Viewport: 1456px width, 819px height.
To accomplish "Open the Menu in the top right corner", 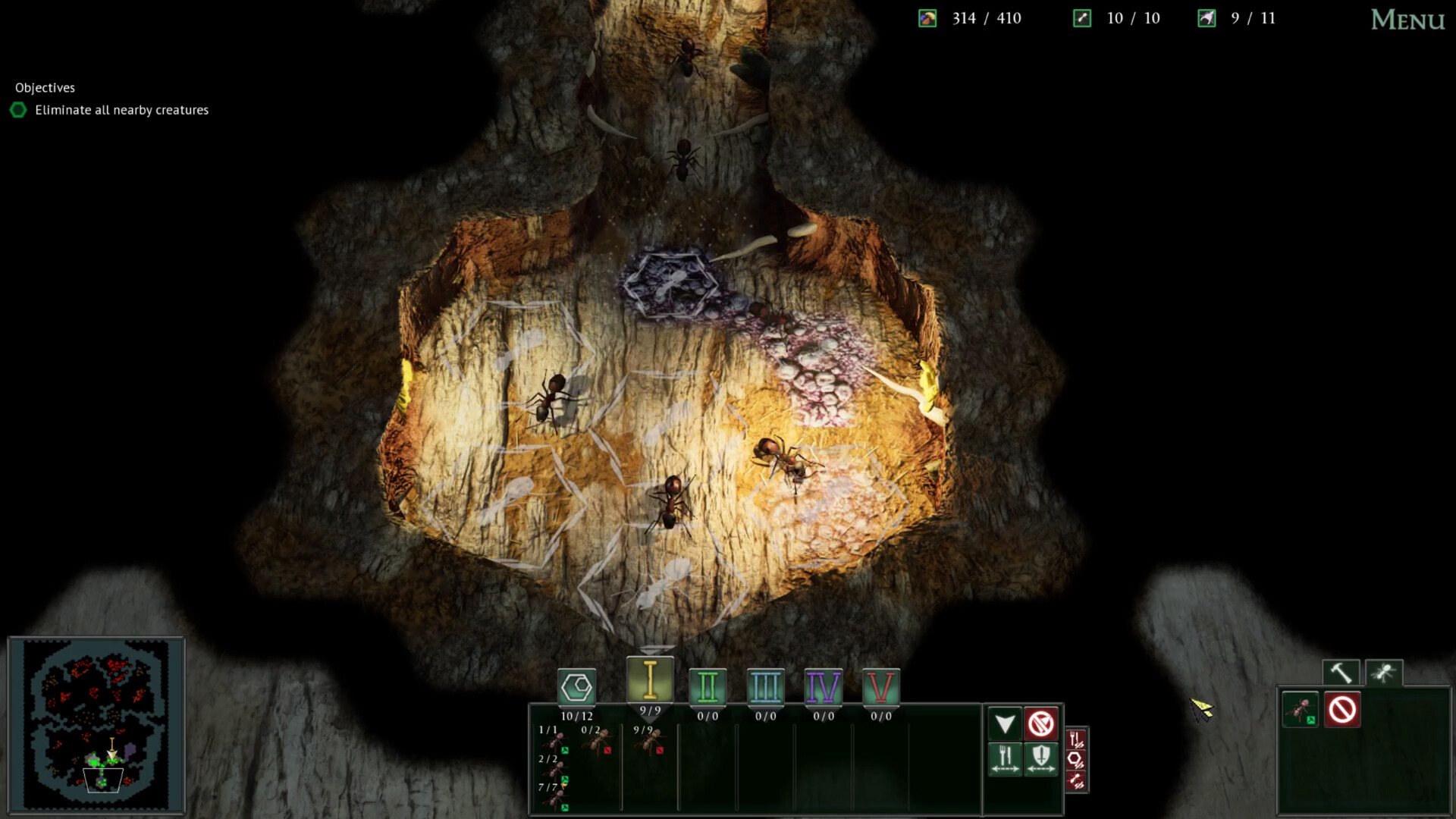I will point(1407,20).
